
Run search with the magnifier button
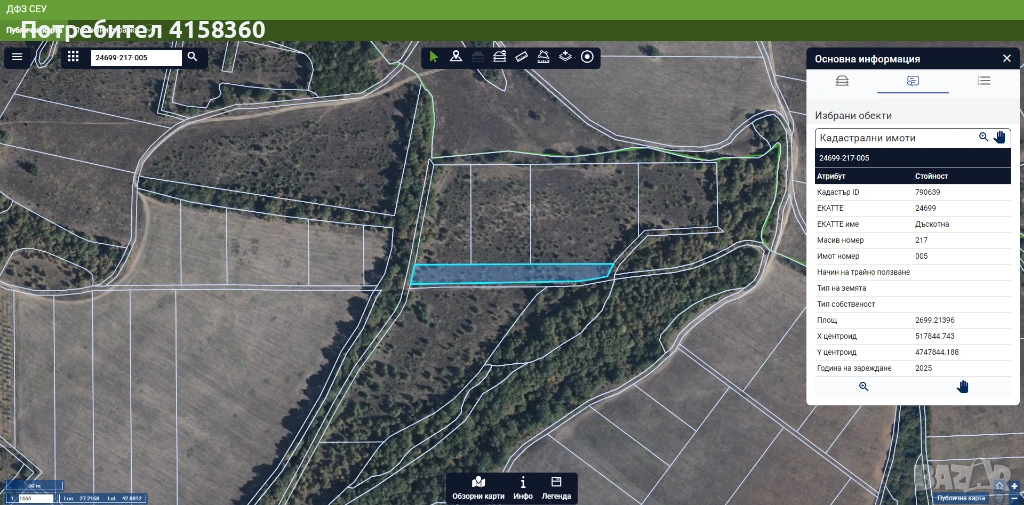(192, 57)
